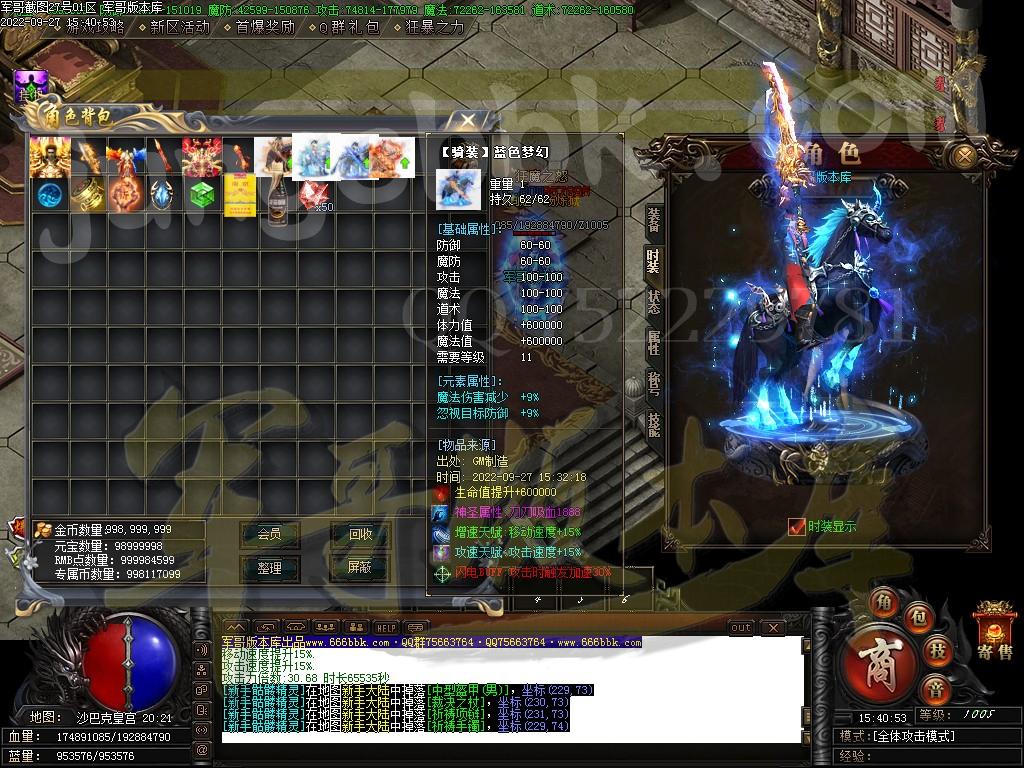Click the 首爆奖励 first-drop reward menu

click(265, 27)
